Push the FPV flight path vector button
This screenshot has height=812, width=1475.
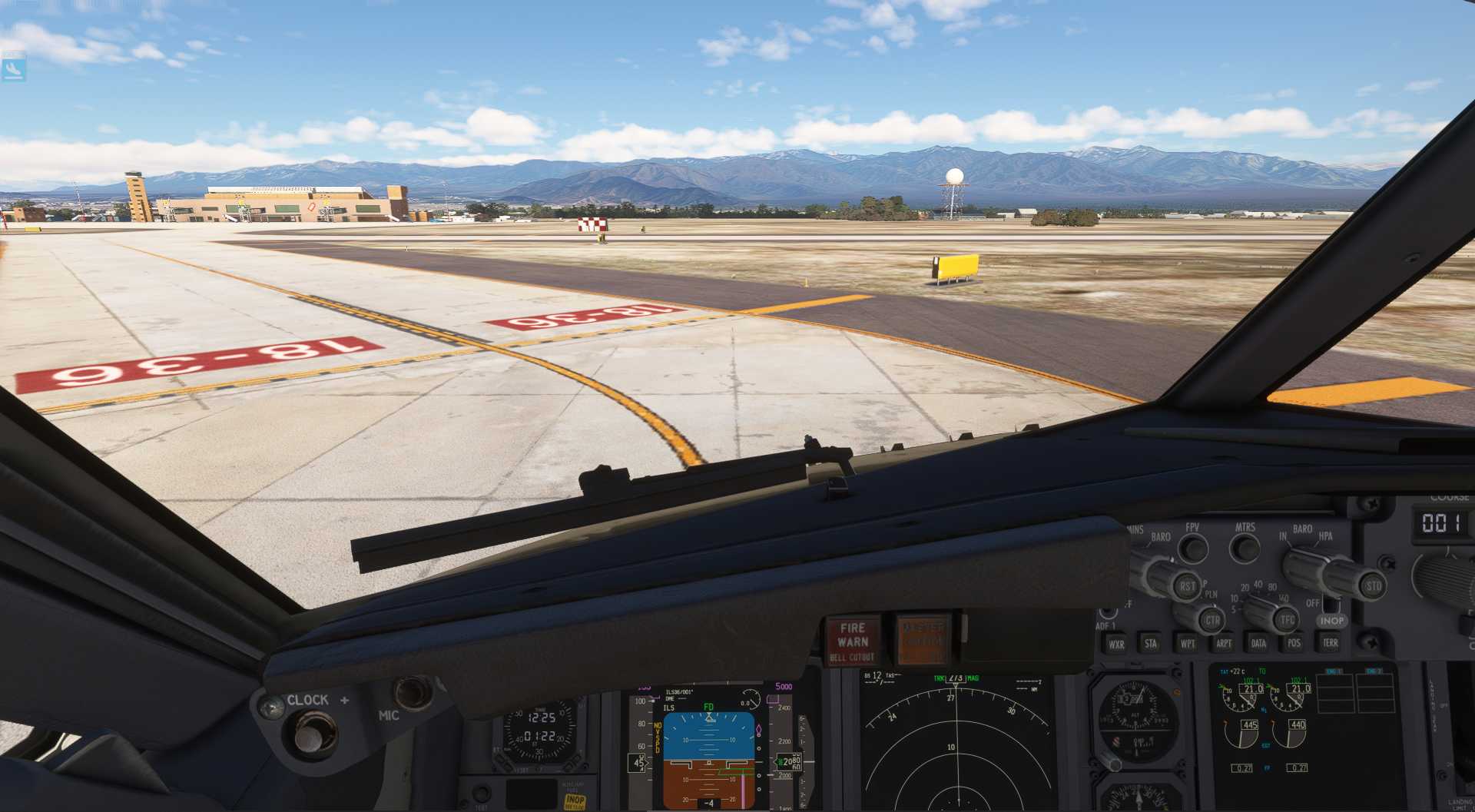coord(1192,549)
